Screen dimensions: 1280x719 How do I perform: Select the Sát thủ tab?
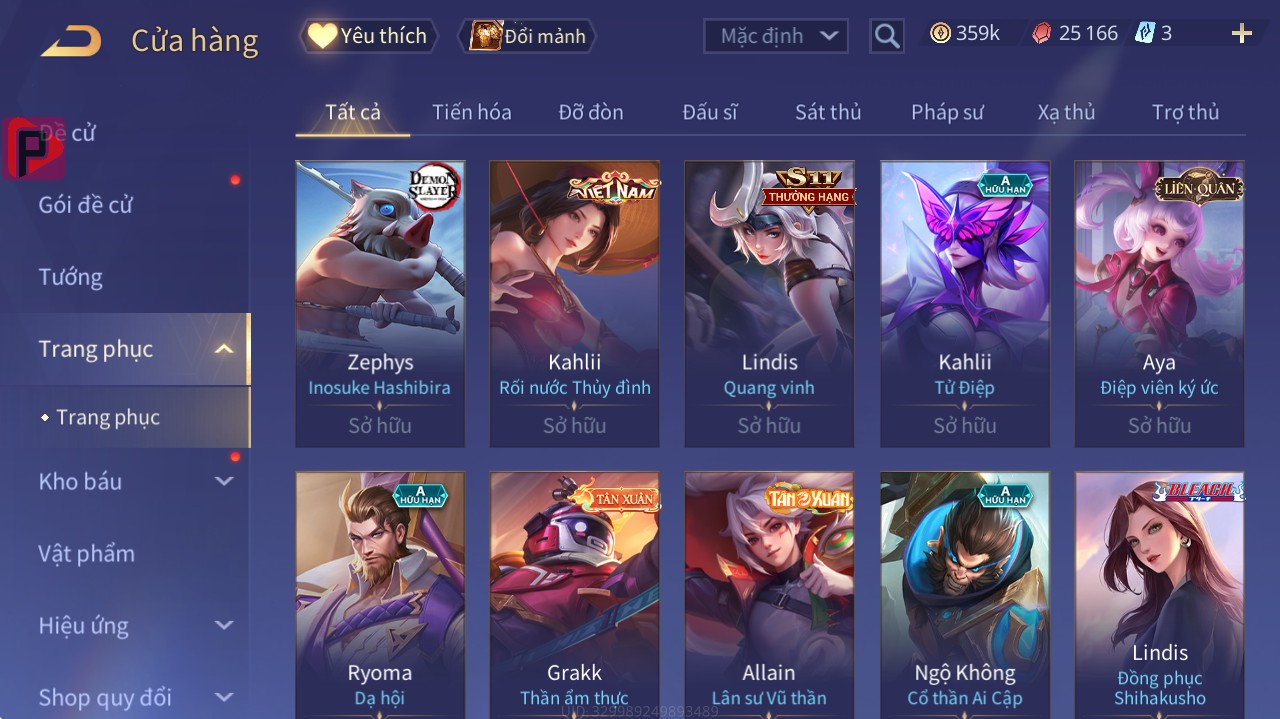(x=827, y=112)
